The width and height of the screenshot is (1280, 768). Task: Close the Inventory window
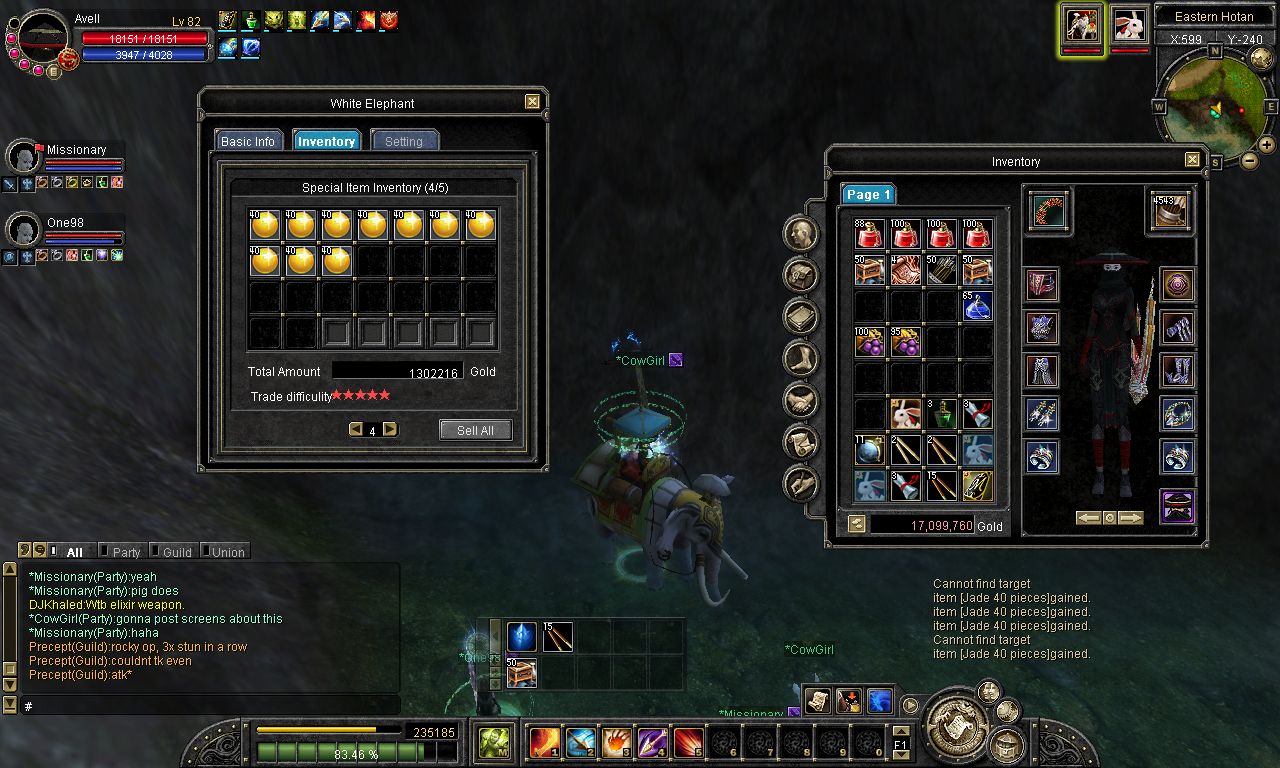click(x=1192, y=160)
